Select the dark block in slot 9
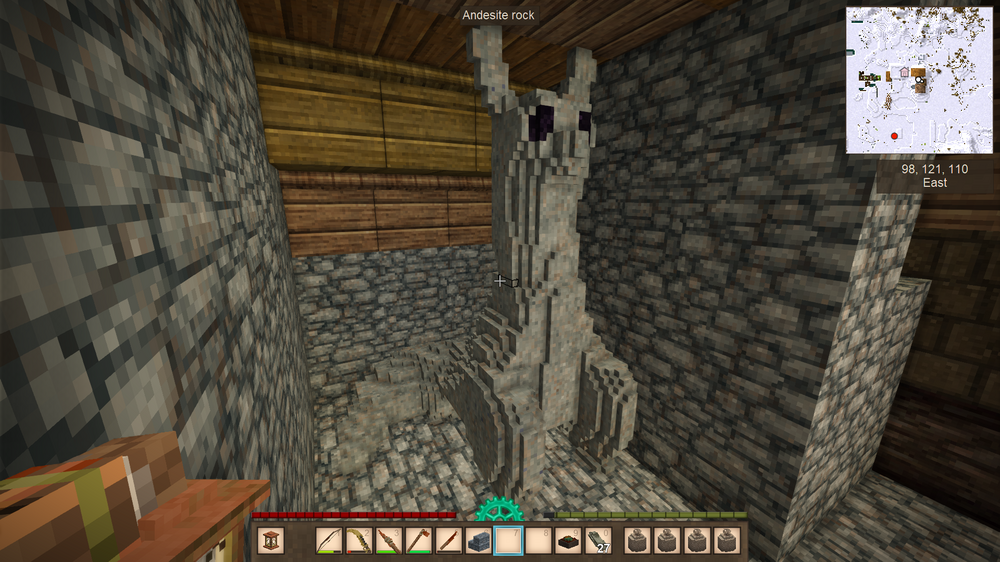 569,541
